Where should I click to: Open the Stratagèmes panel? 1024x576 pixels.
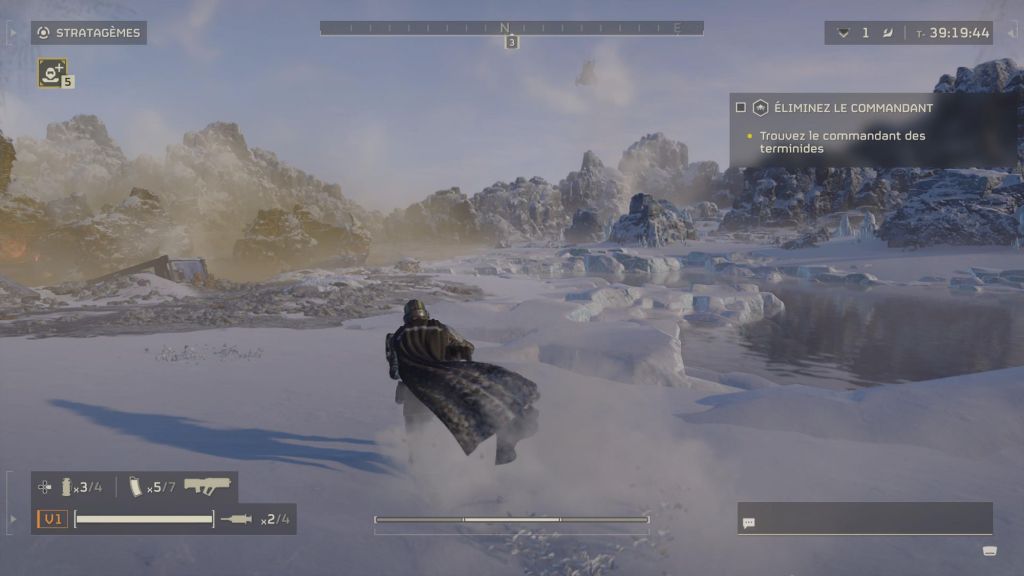[x=89, y=33]
